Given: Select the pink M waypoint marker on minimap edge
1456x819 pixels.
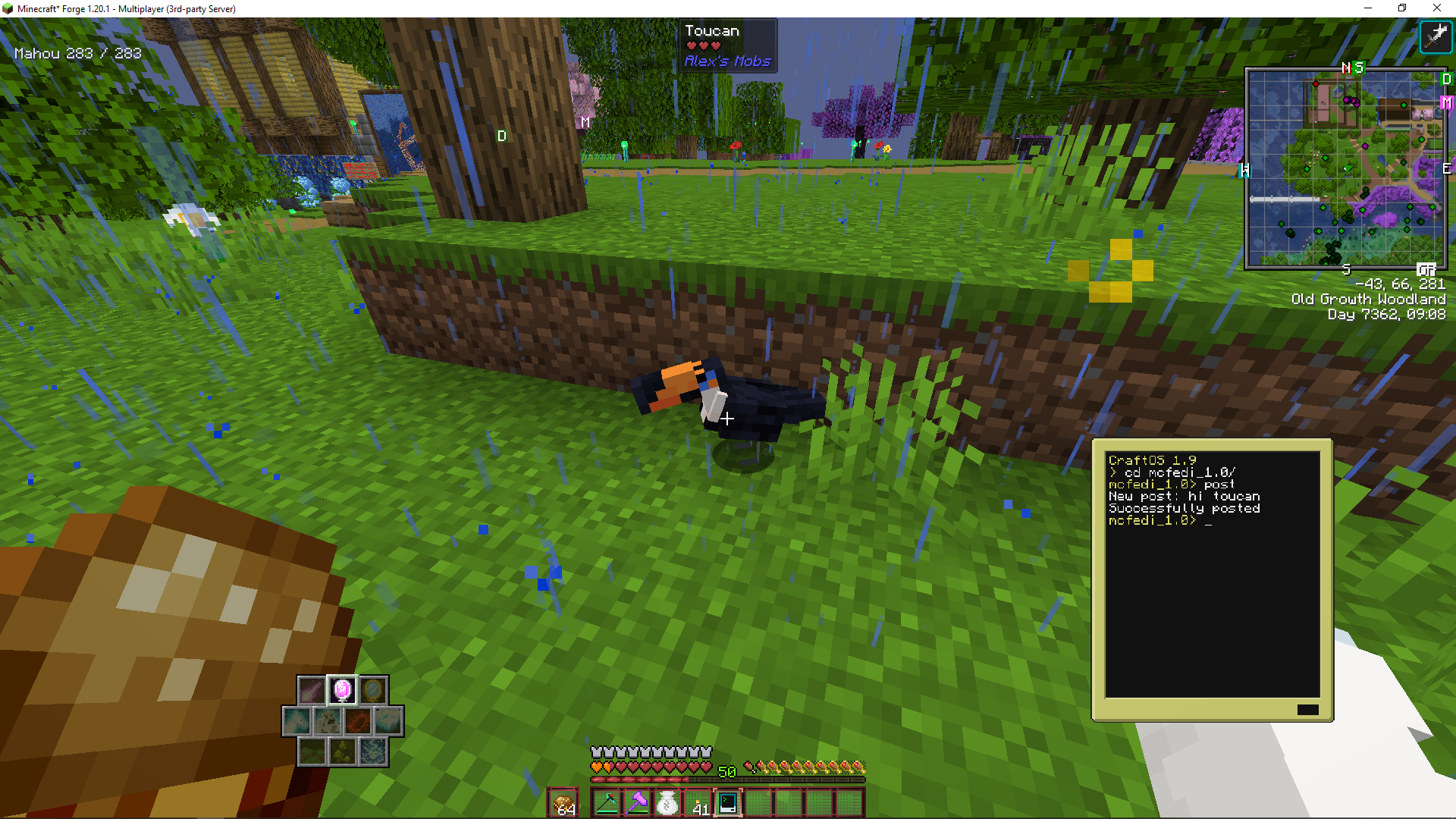Looking at the screenshot, I should coord(1446,102).
